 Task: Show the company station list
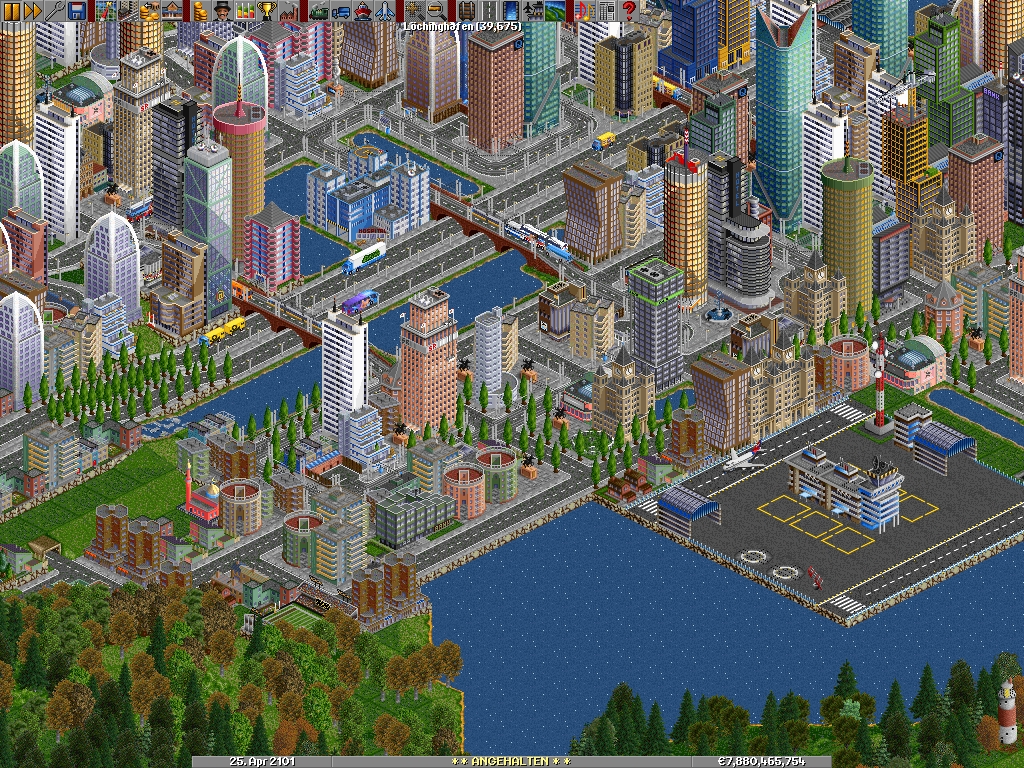[173, 11]
